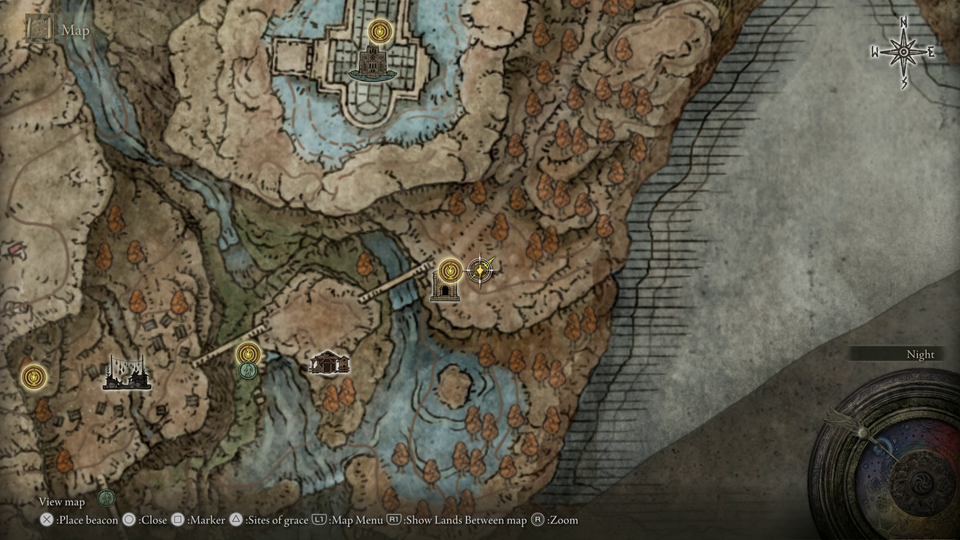Screen dimensions: 960x540
Task: Click the stone archway doorway map icon
Action: point(444,290)
